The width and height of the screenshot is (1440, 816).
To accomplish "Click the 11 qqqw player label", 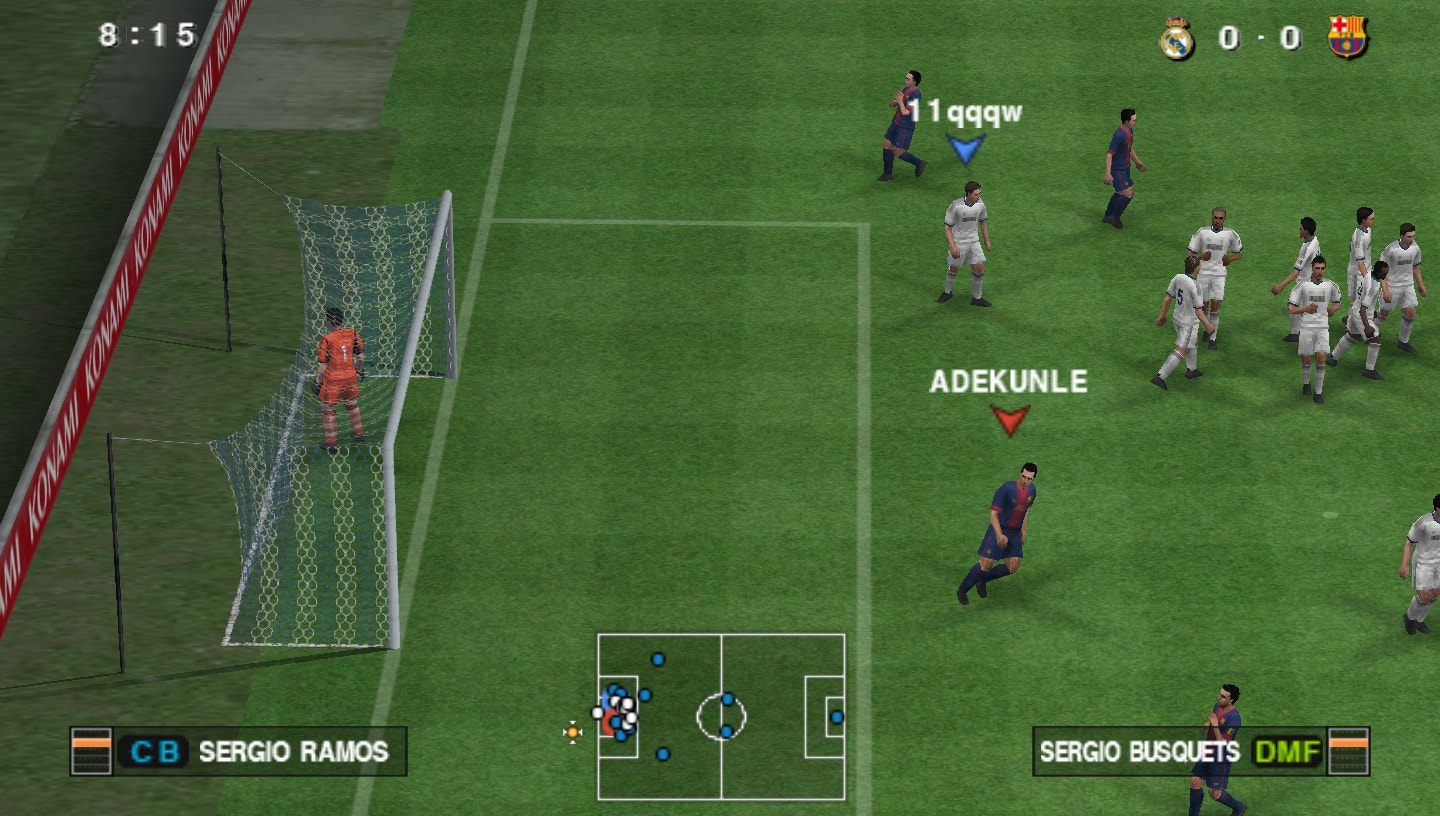I will [965, 112].
